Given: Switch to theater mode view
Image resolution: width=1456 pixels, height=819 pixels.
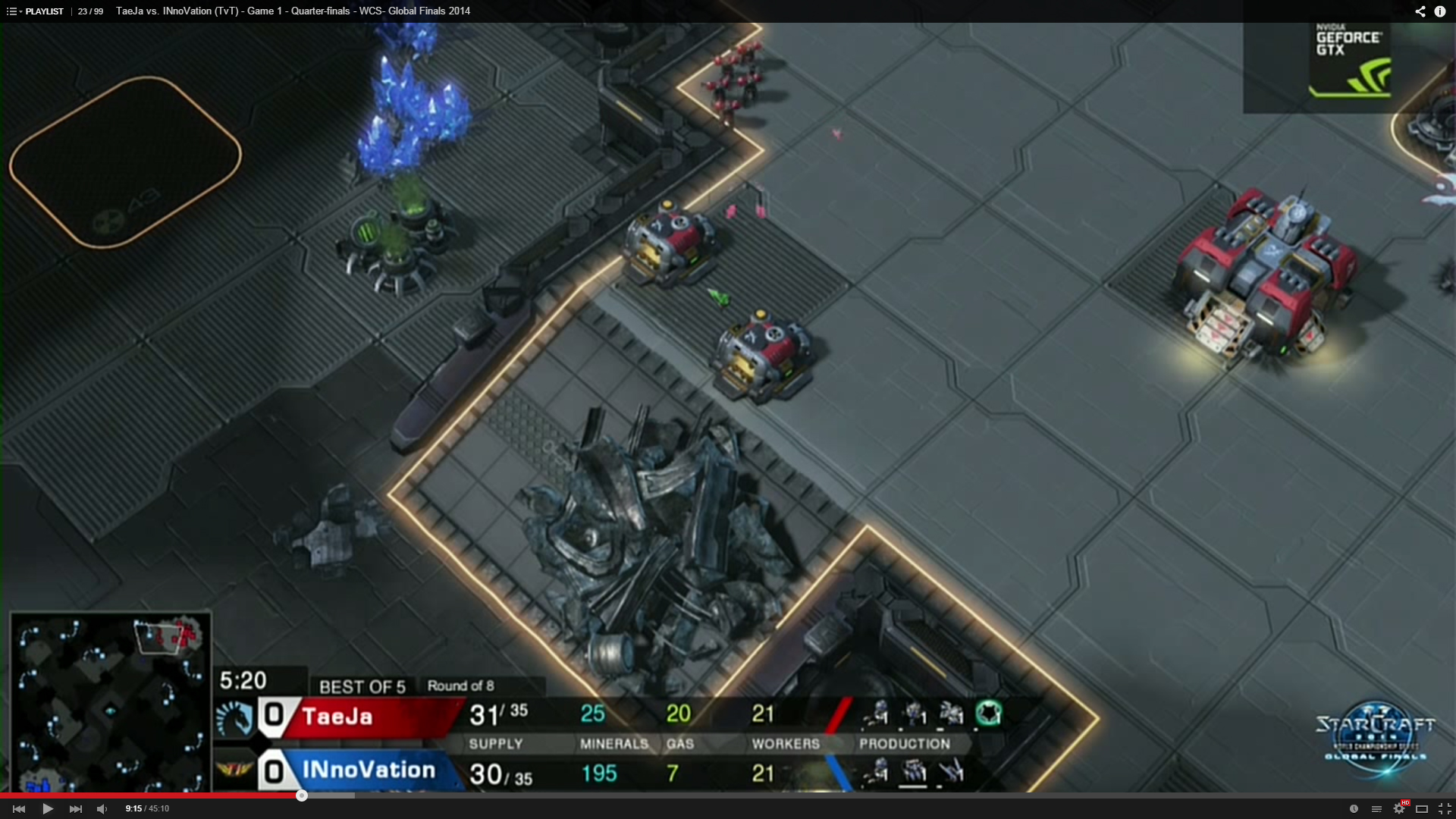Looking at the screenshot, I should [x=1422, y=808].
